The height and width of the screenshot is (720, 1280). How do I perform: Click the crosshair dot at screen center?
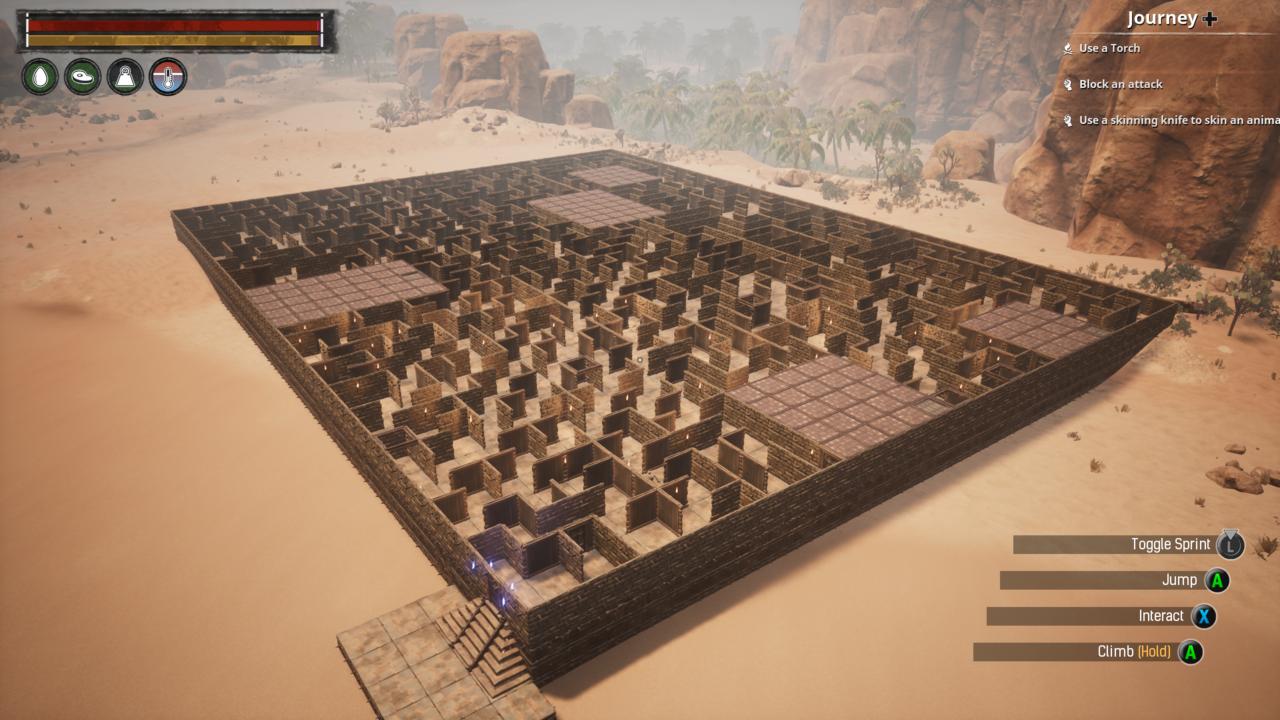point(640,360)
